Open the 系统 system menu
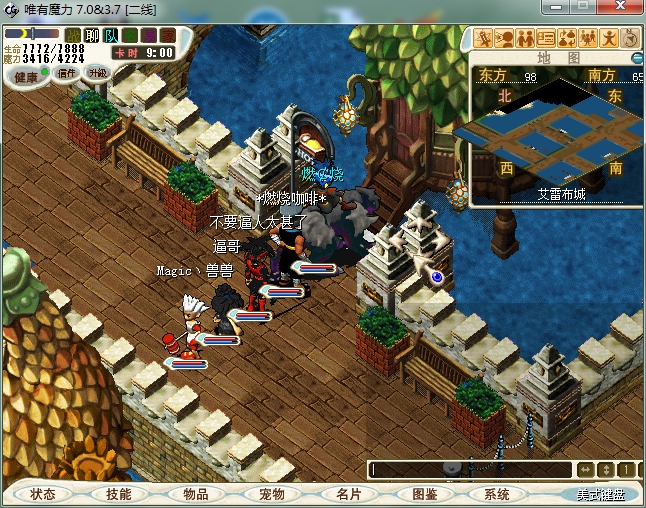Screen dimensions: 646x508 pyautogui.click(x=497, y=494)
